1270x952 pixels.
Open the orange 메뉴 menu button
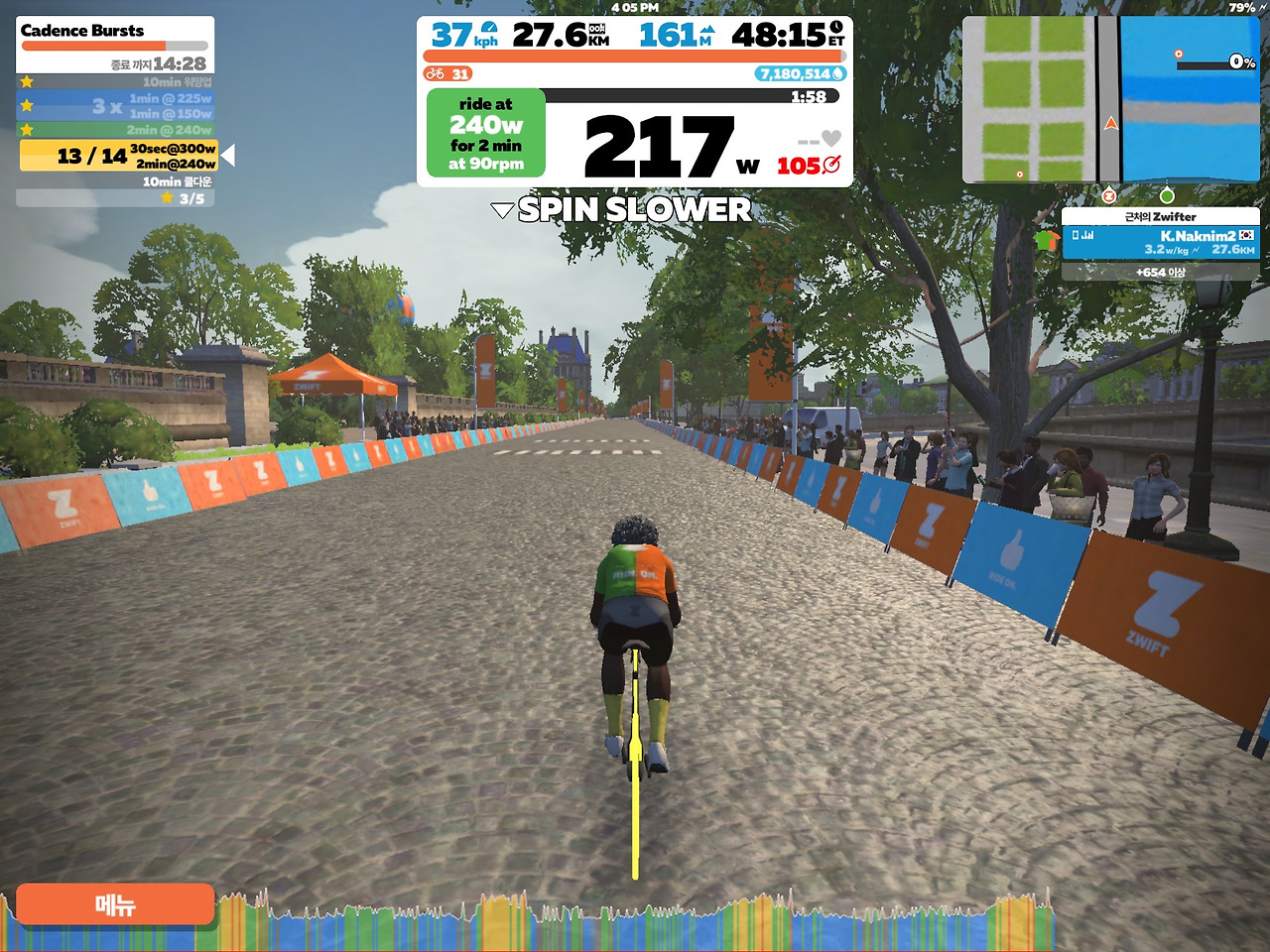(x=115, y=904)
